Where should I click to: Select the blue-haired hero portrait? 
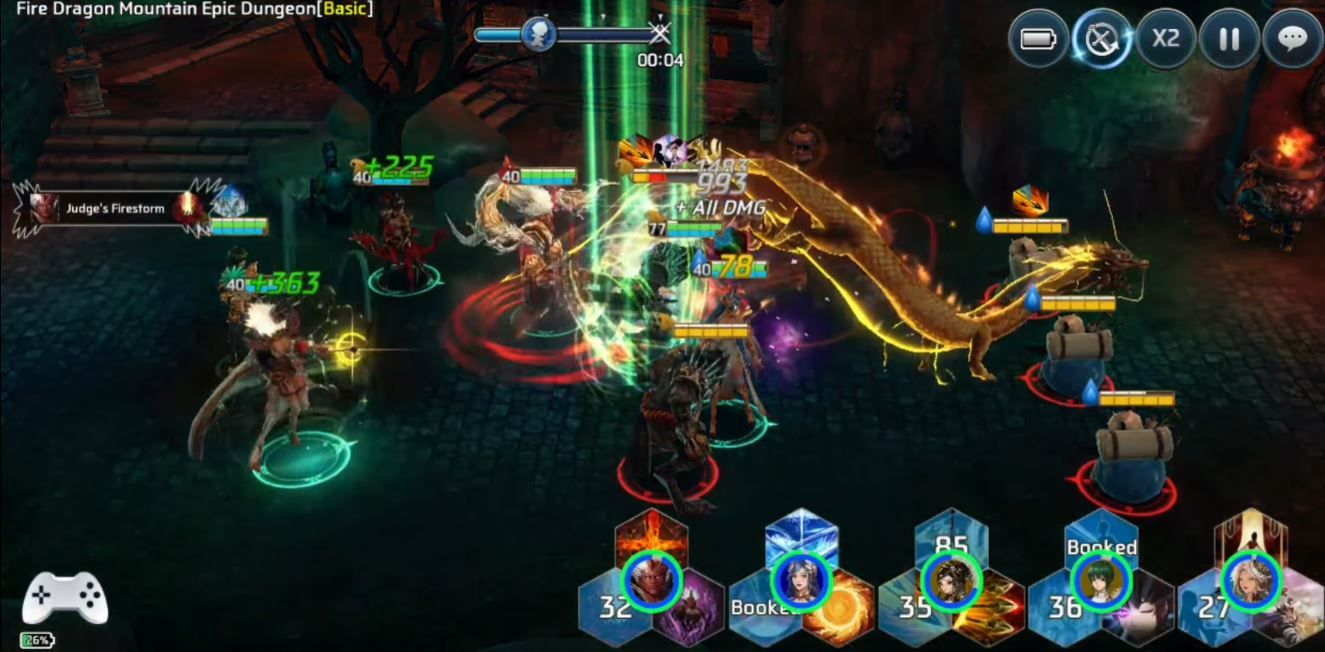coord(802,581)
